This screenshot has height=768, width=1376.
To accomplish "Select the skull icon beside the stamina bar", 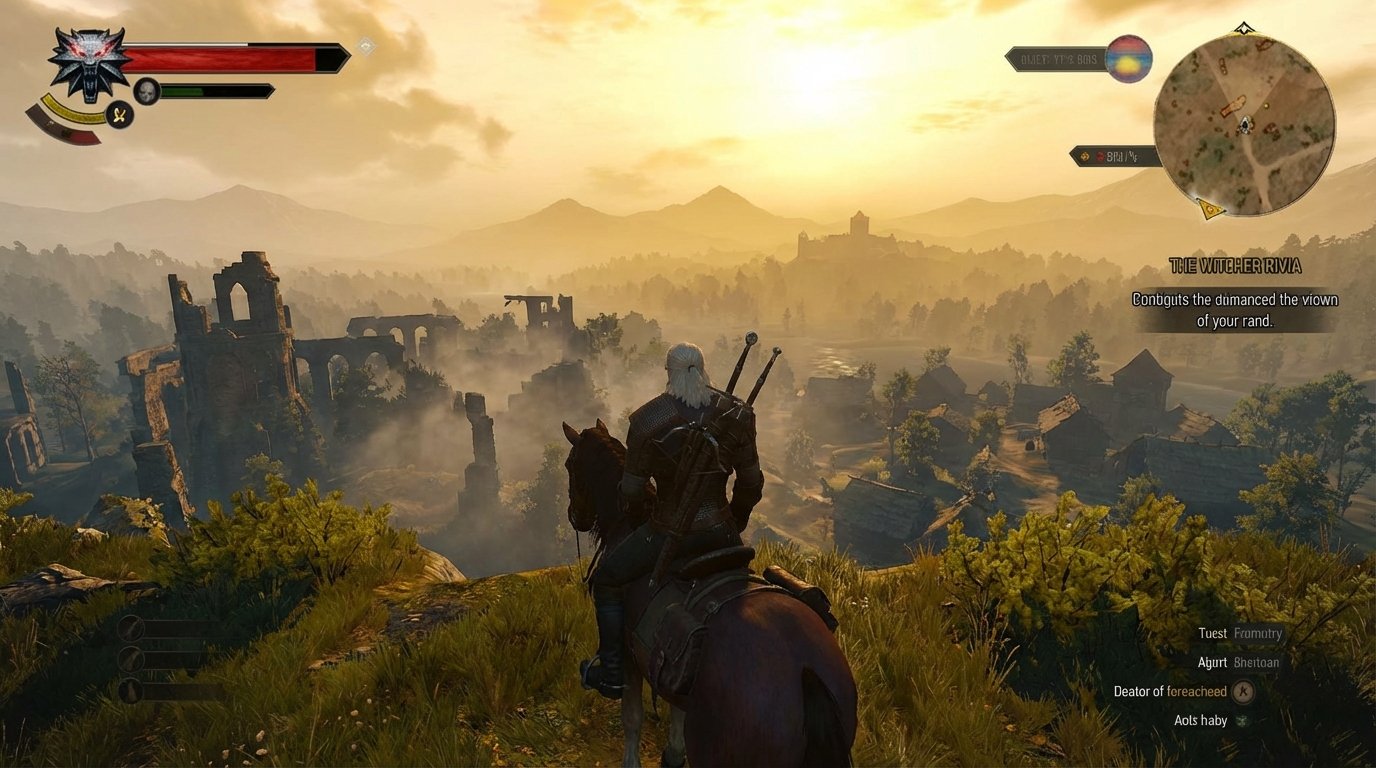I will click(144, 91).
